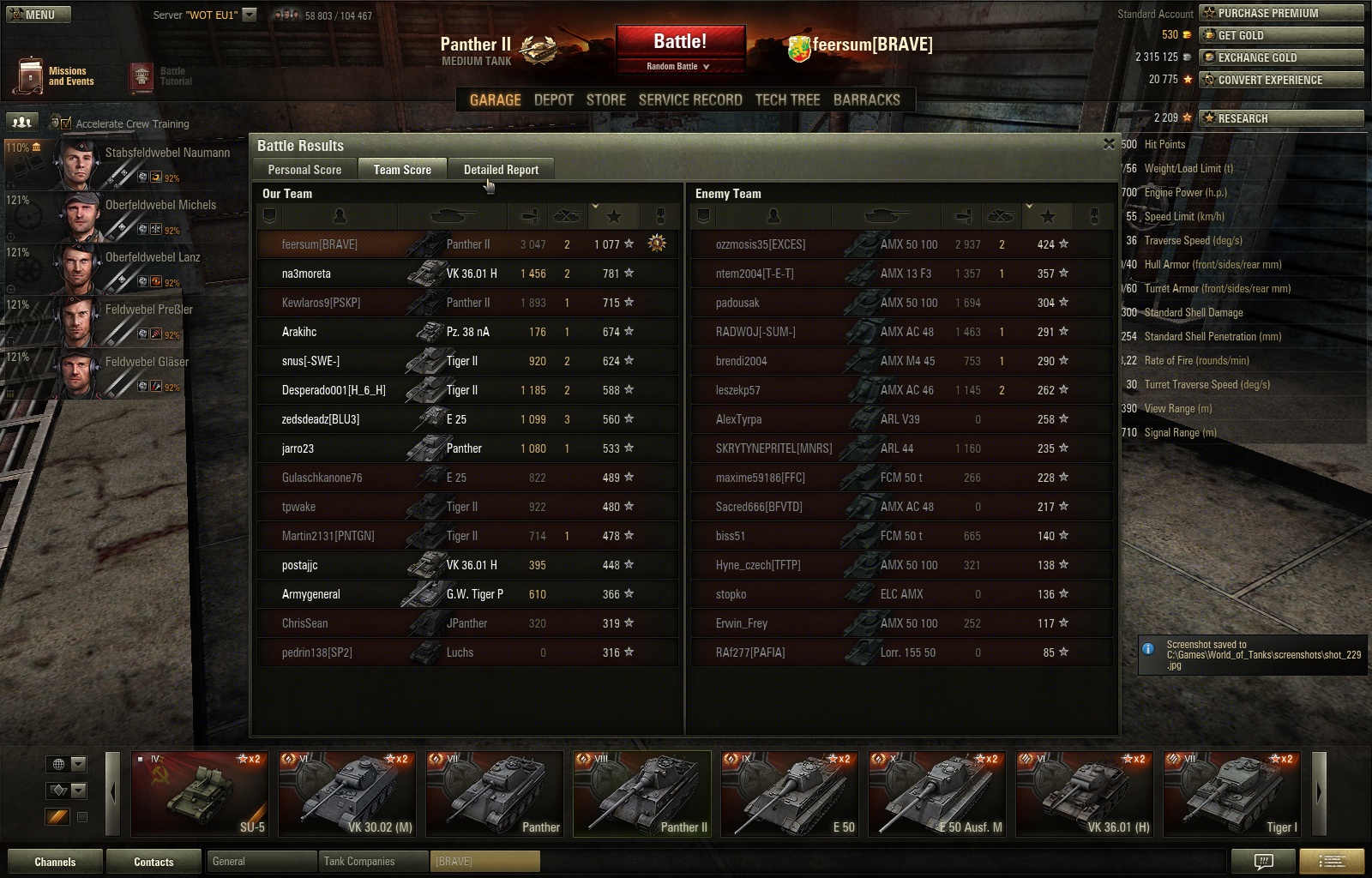Select the Team Score tab

pyautogui.click(x=402, y=170)
